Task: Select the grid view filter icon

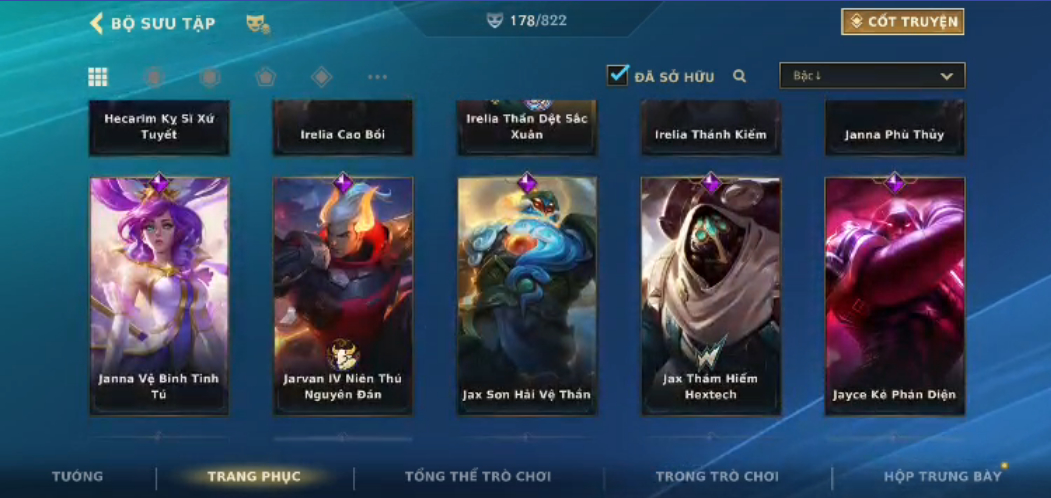Action: pos(98,77)
